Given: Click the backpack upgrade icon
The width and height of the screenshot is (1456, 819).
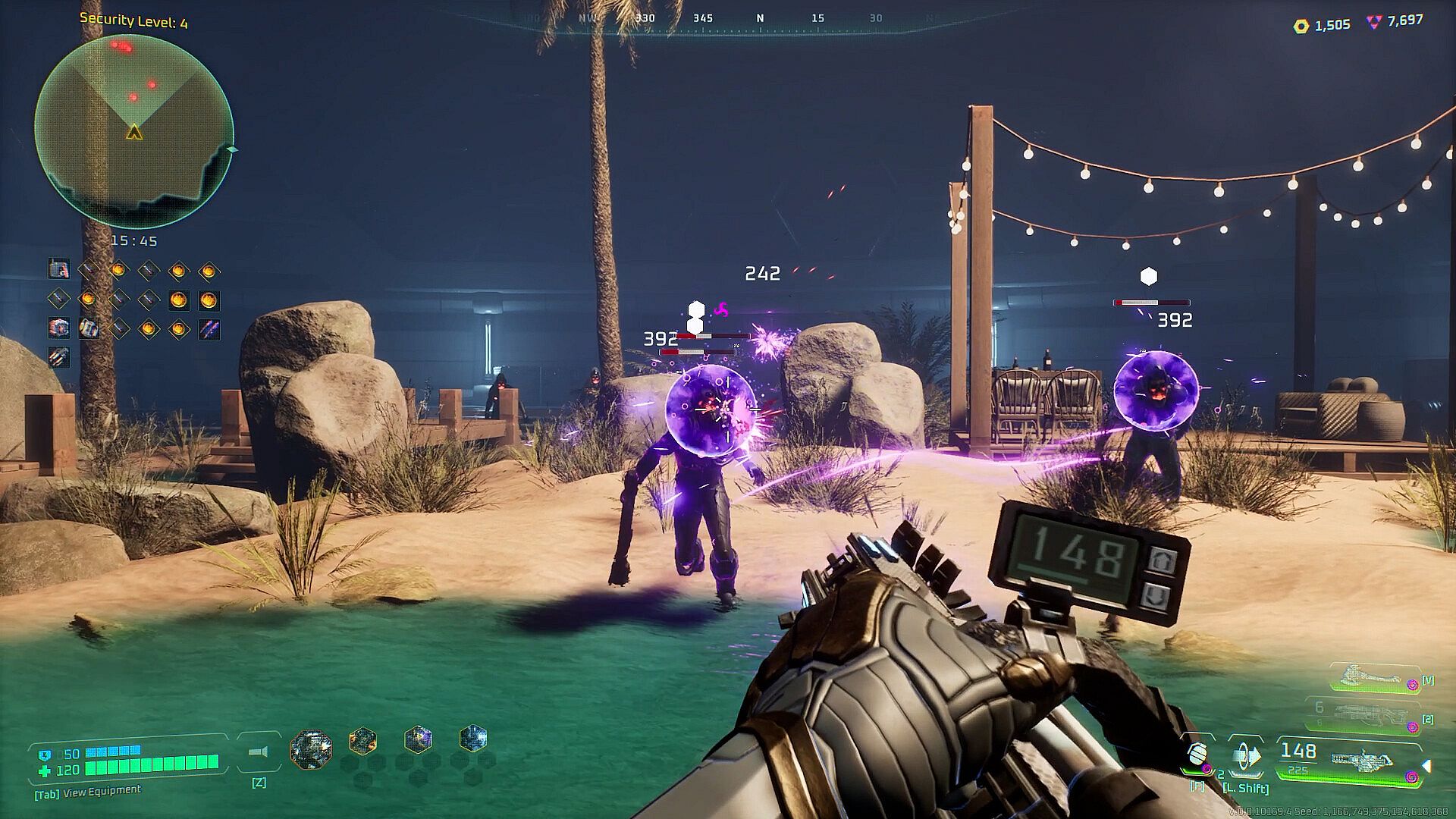Looking at the screenshot, I should [89, 328].
